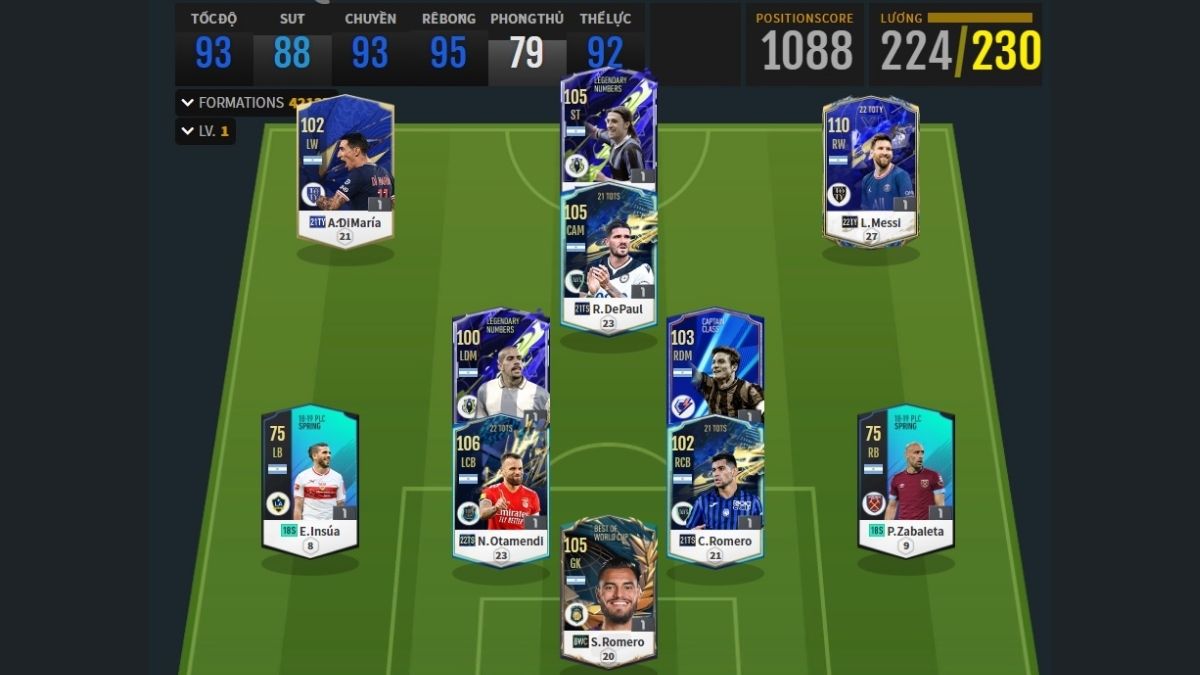Viewport: 1200px width, 675px height.
Task: Select the E. Insúa LB card
Action: click(x=310, y=480)
